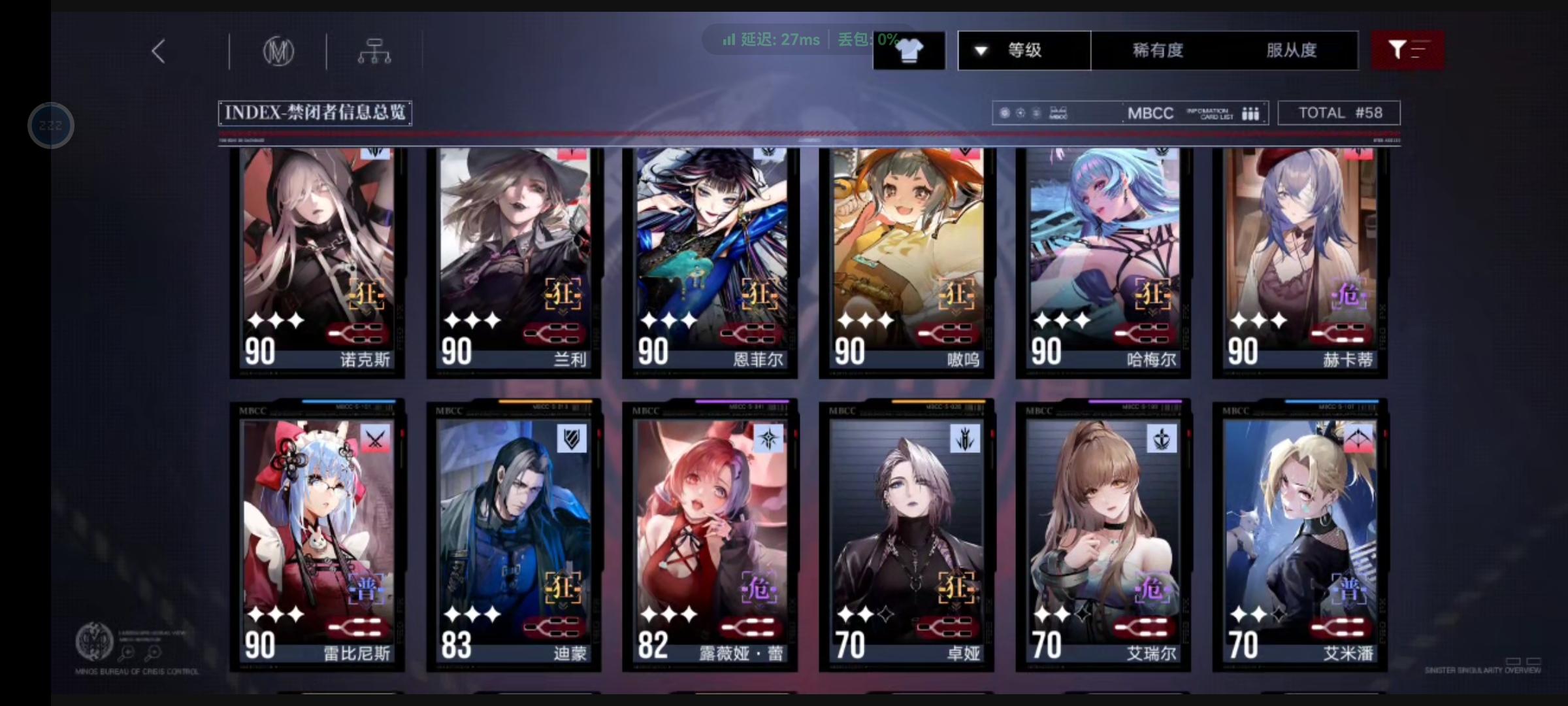Toggle the 普 badge on 雷比尼斯's card
Screen dimensions: 1568x706
[x=367, y=588]
